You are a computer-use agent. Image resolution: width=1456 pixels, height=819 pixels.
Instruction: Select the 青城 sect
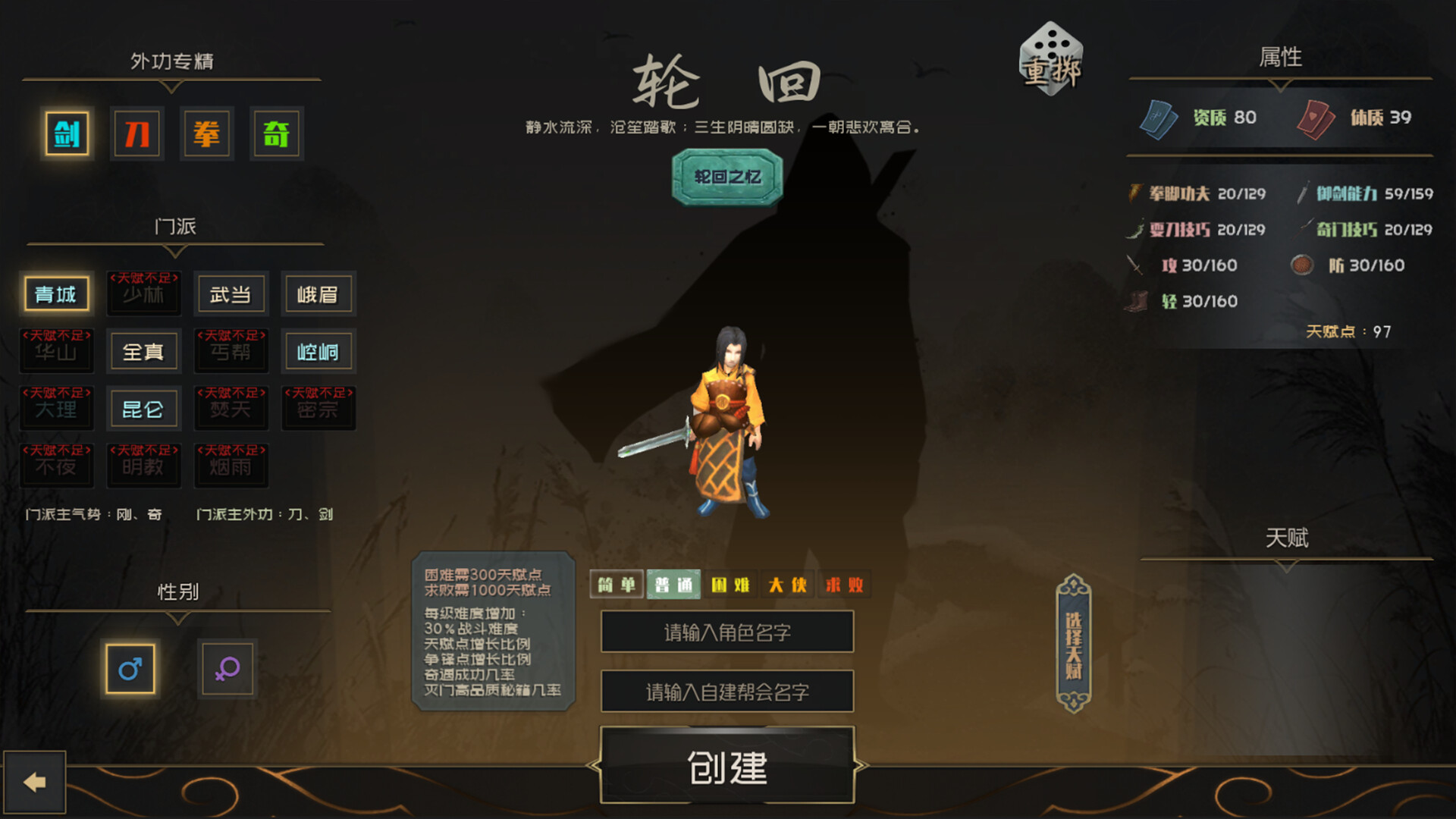tap(57, 294)
